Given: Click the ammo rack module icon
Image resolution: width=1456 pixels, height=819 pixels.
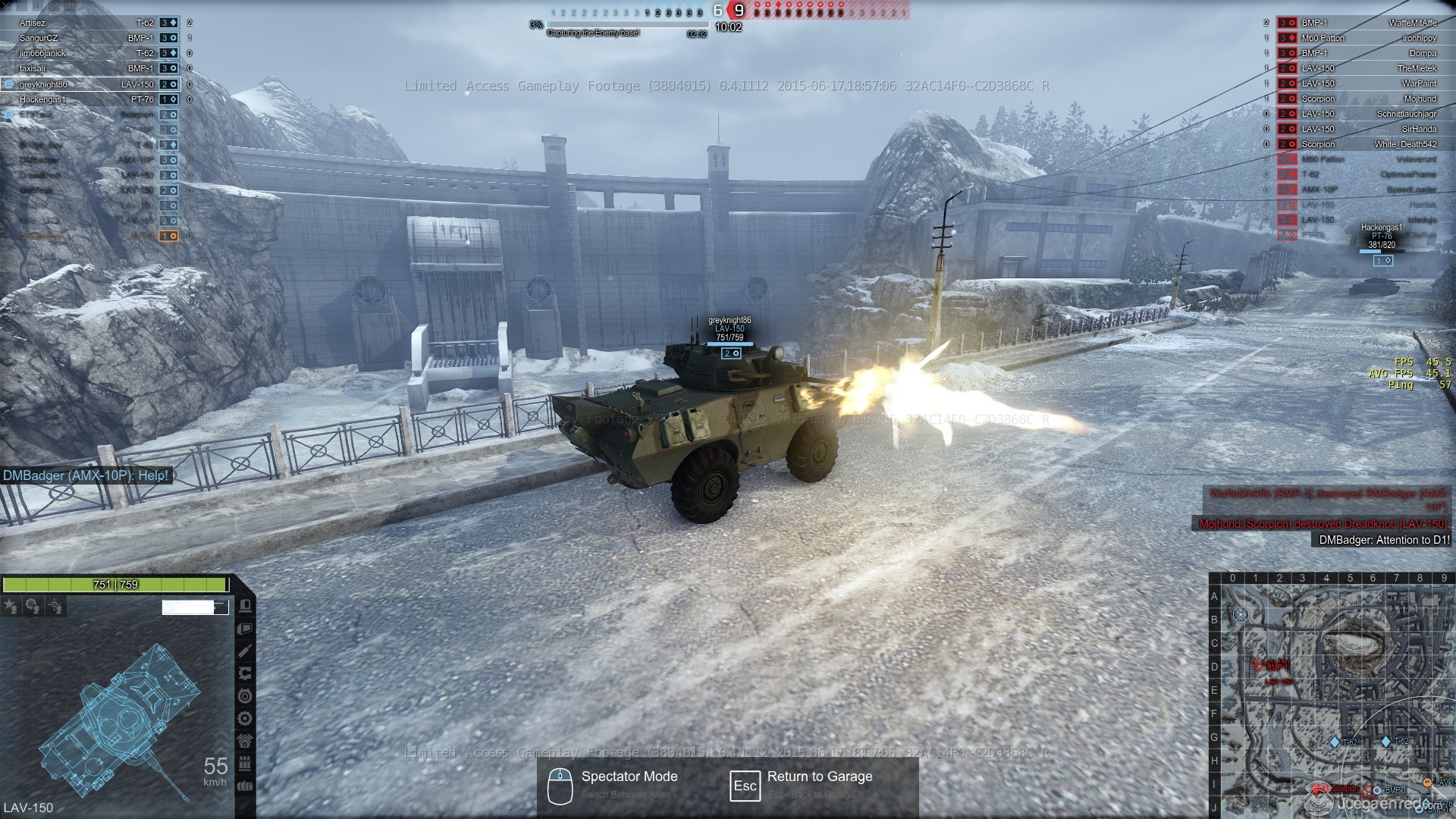Looking at the screenshot, I should (245, 763).
